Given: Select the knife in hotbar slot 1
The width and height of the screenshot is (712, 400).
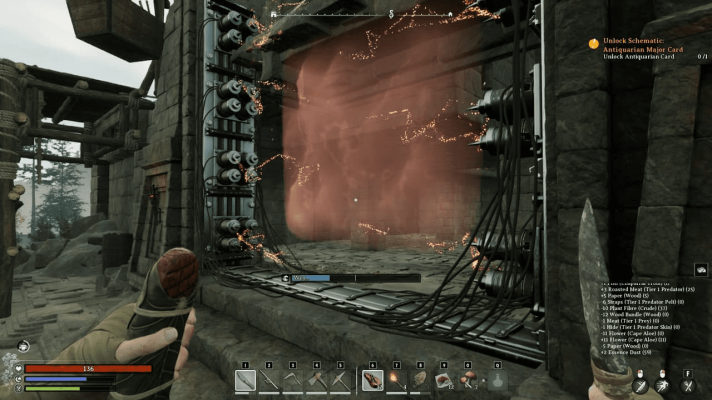Looking at the screenshot, I should [x=246, y=380].
